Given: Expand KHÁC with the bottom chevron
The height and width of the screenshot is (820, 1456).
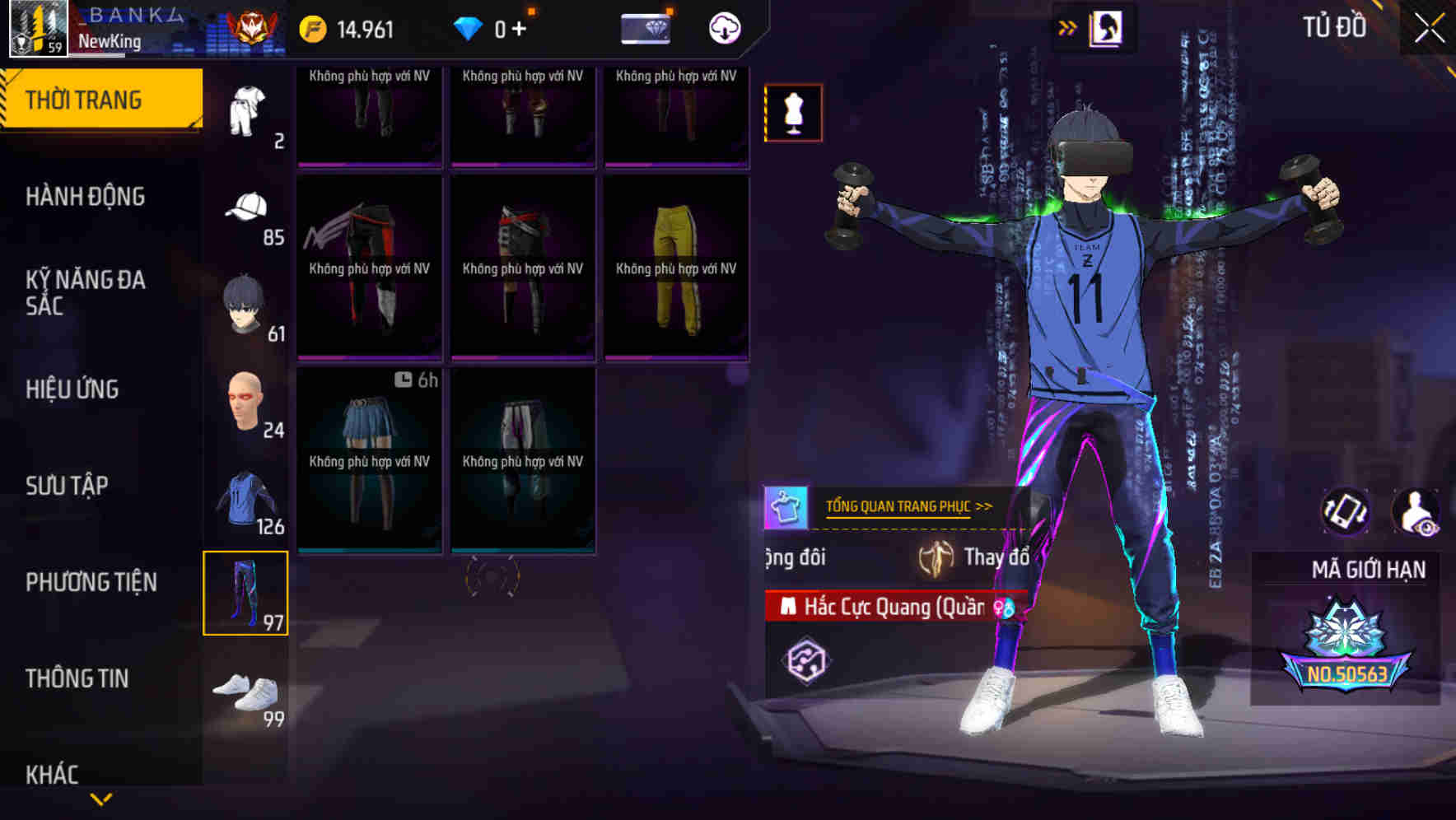Looking at the screenshot, I should (x=102, y=799).
